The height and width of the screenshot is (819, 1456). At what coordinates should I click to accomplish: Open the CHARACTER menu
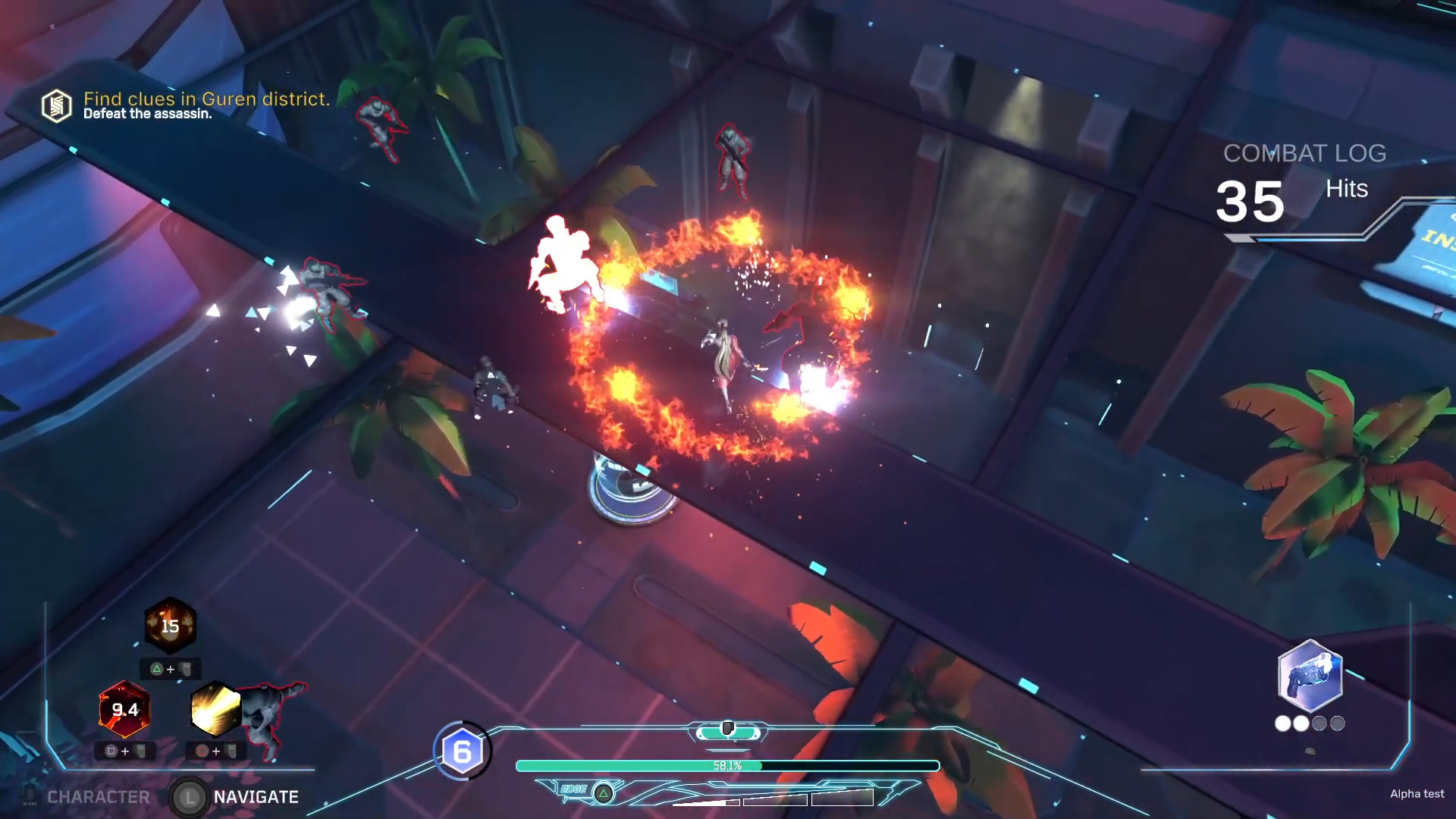click(99, 797)
